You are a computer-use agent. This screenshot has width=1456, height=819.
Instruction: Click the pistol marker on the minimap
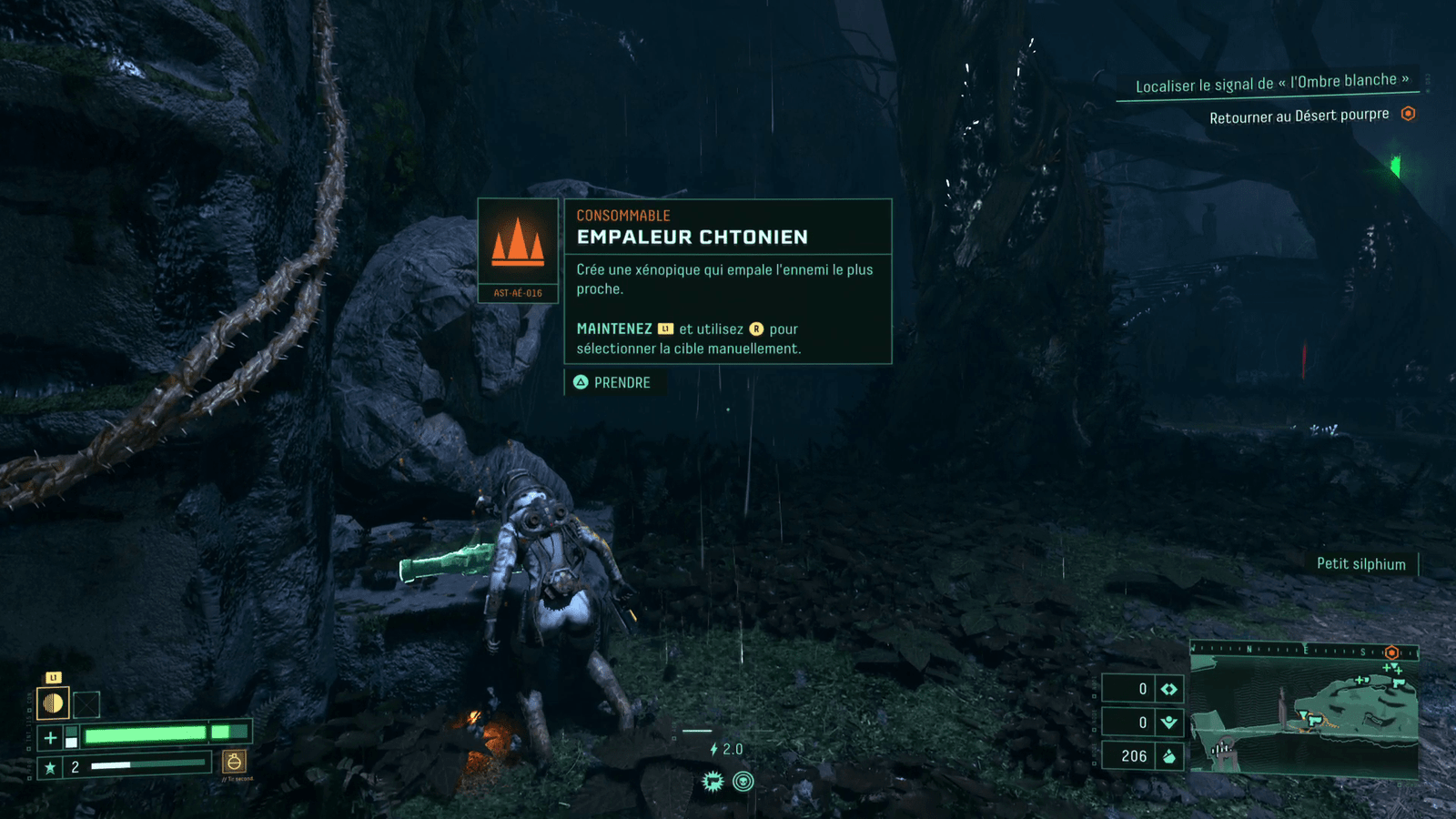[1313, 720]
